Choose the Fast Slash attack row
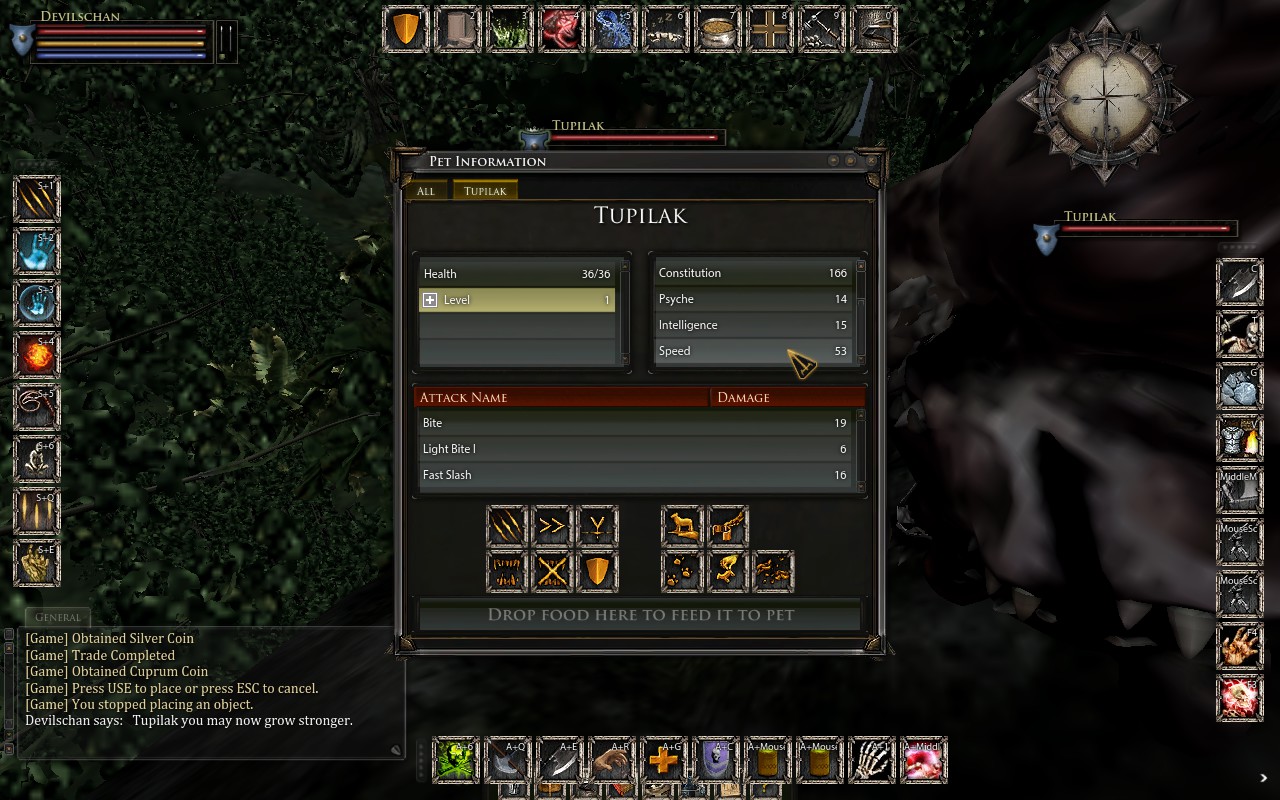Viewport: 1280px width, 800px height. pyautogui.click(x=636, y=475)
